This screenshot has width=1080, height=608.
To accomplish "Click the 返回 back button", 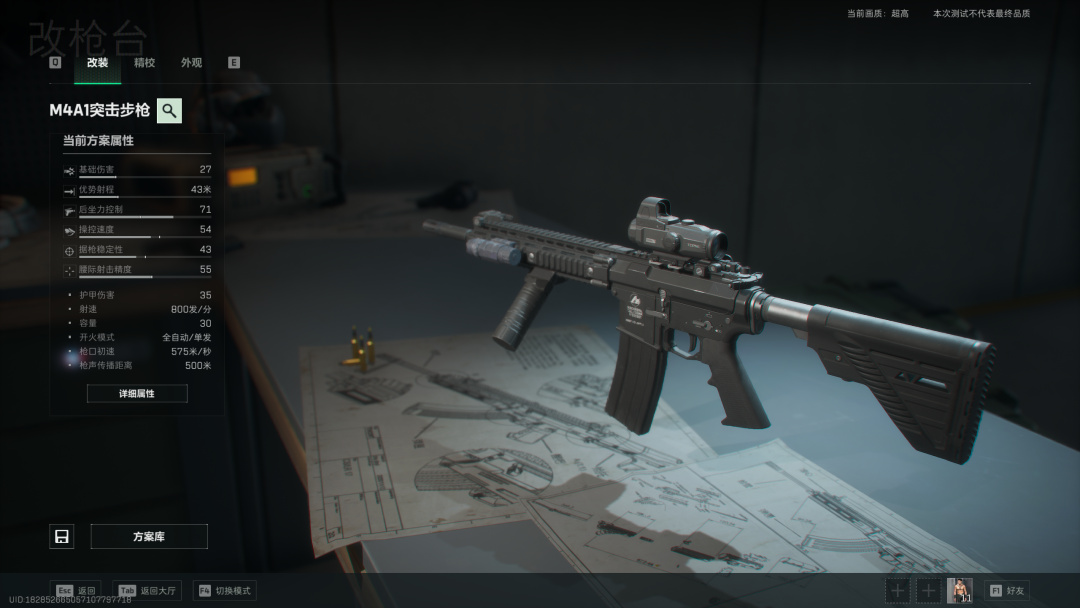I will click(x=75, y=591).
